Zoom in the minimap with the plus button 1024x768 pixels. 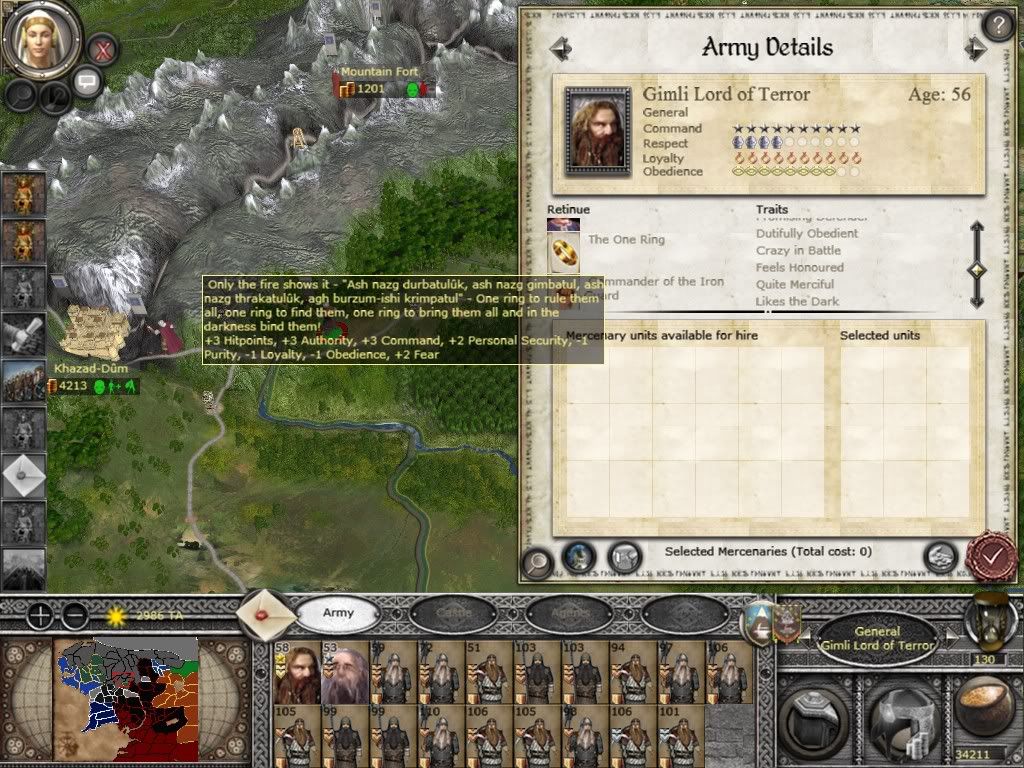pos(40,615)
